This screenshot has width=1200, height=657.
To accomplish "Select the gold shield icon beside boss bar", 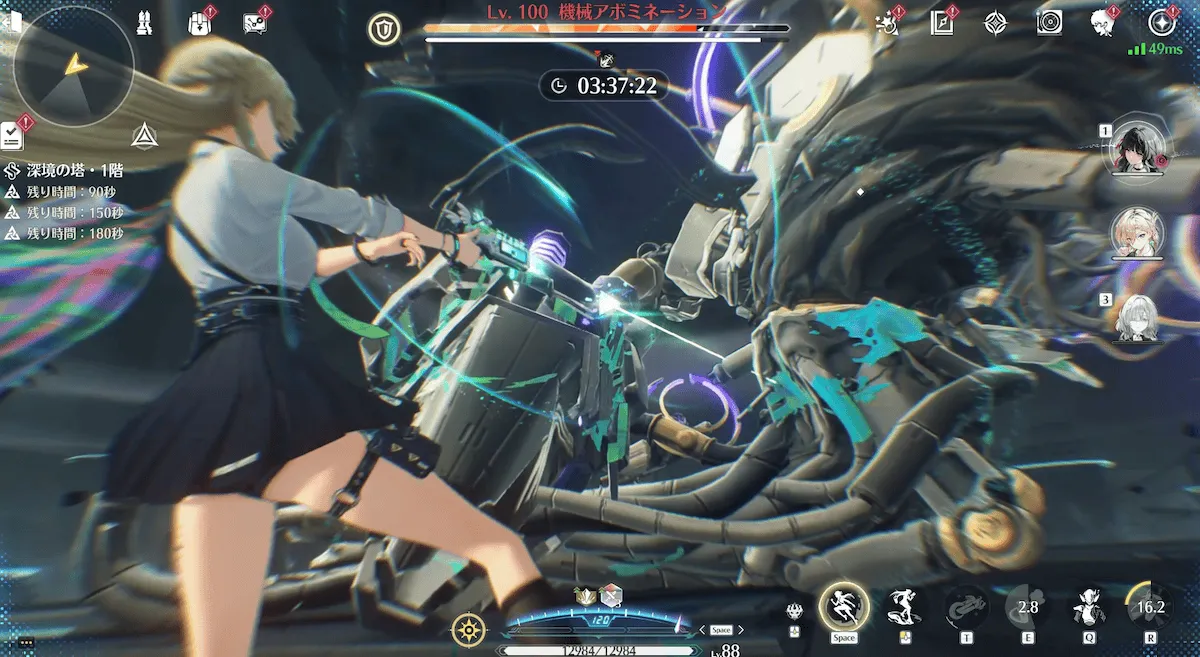I will tap(383, 30).
